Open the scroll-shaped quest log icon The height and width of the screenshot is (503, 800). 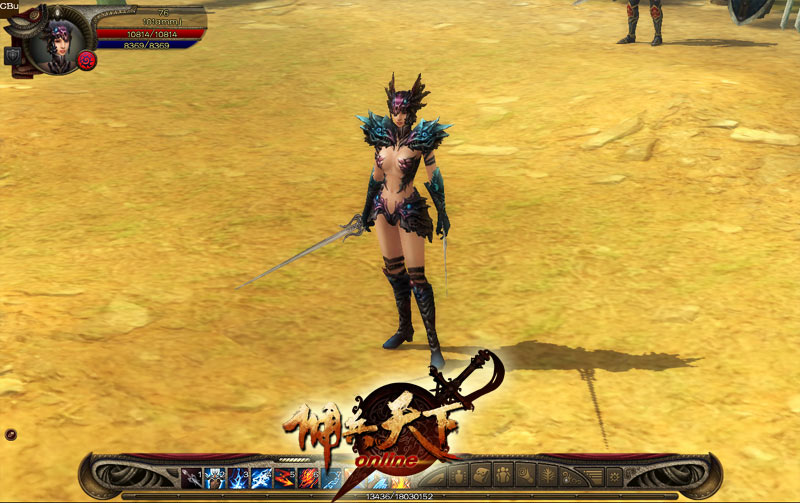point(481,476)
